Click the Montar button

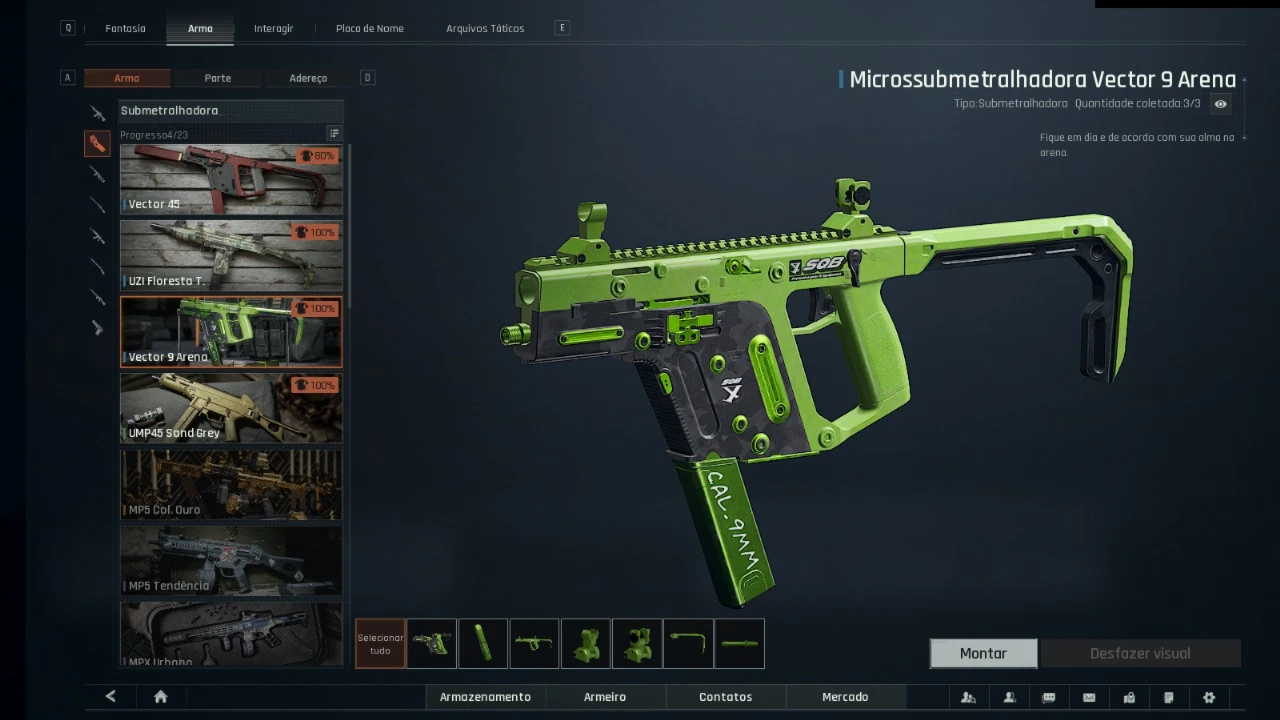pos(983,653)
